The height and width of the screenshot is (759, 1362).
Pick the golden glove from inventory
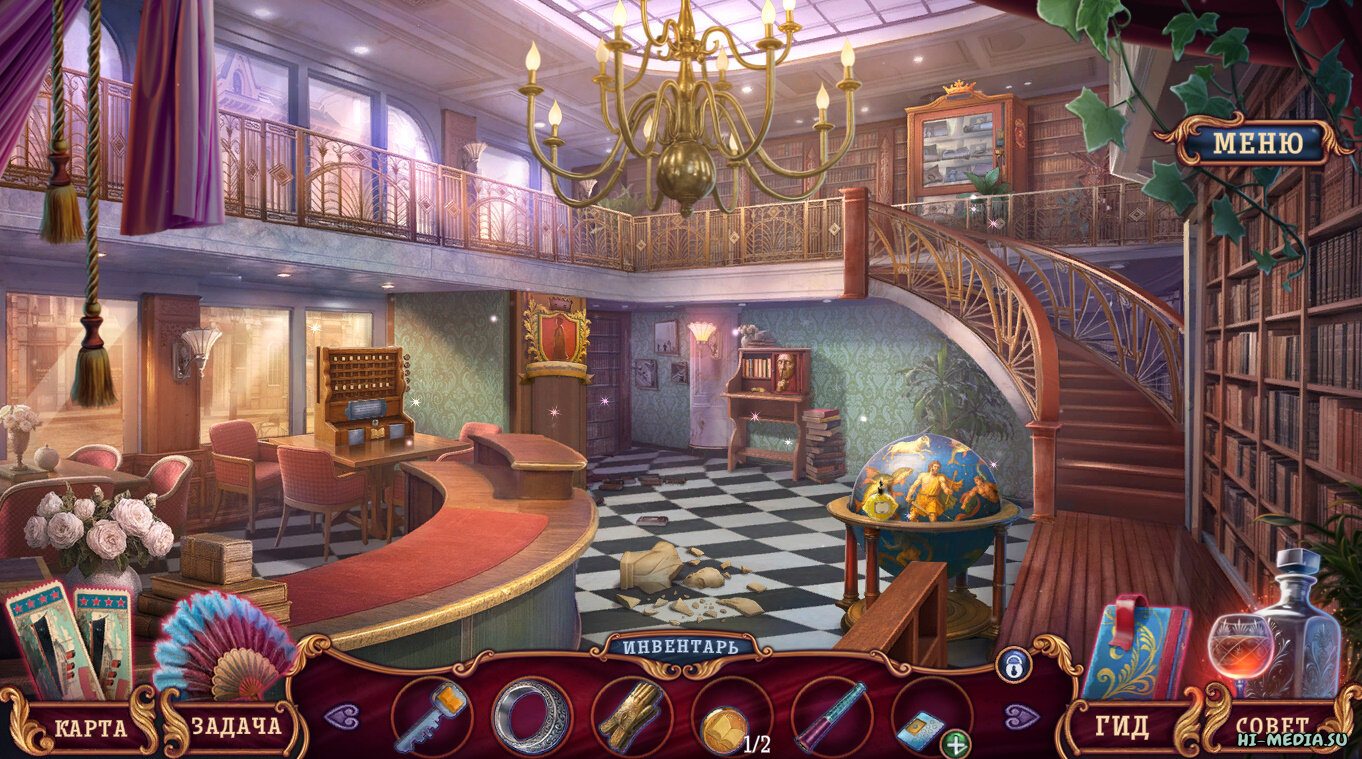click(631, 717)
